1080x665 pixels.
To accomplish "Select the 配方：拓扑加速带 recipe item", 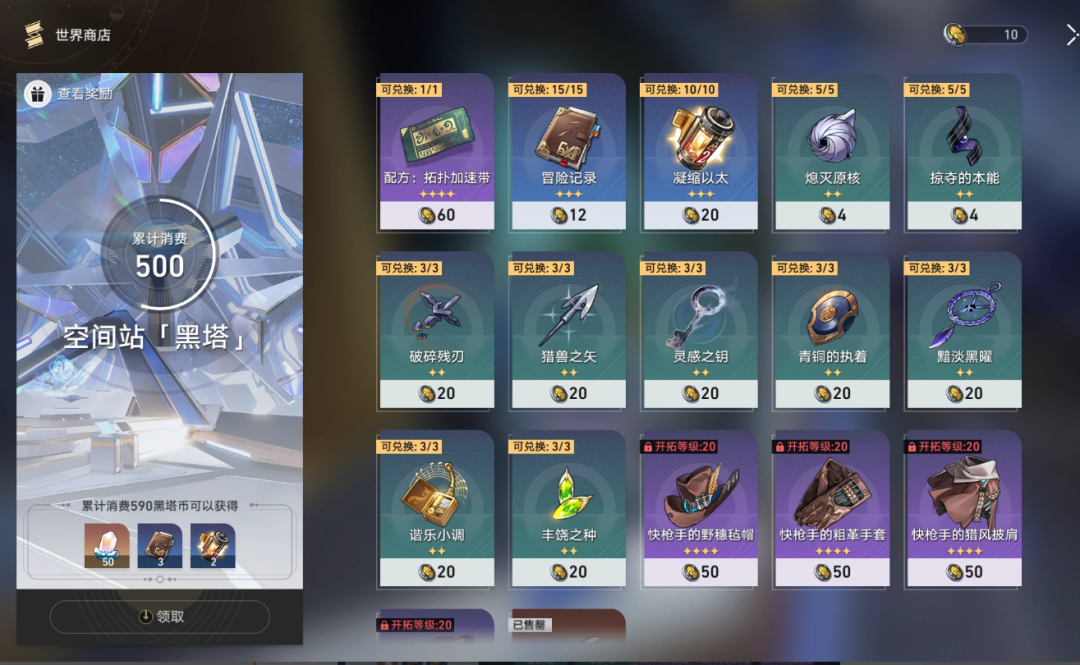I will [436, 150].
